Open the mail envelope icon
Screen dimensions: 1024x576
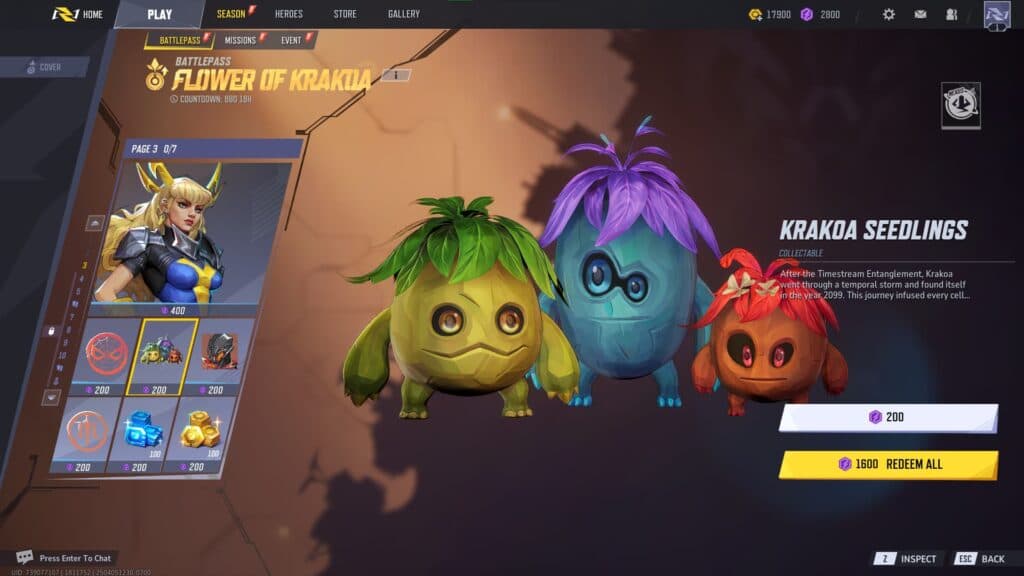click(920, 14)
